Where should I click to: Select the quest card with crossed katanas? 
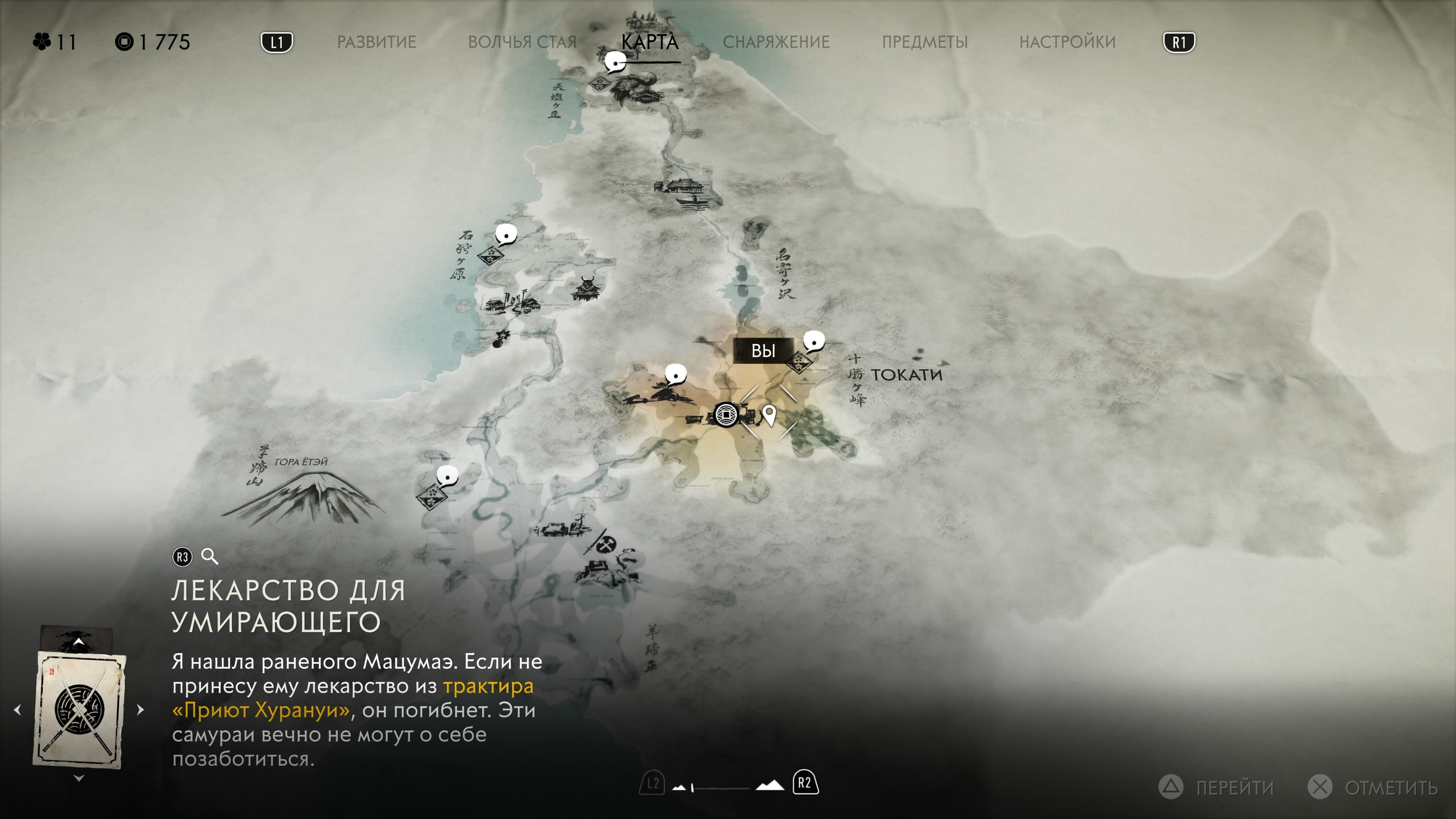79,709
